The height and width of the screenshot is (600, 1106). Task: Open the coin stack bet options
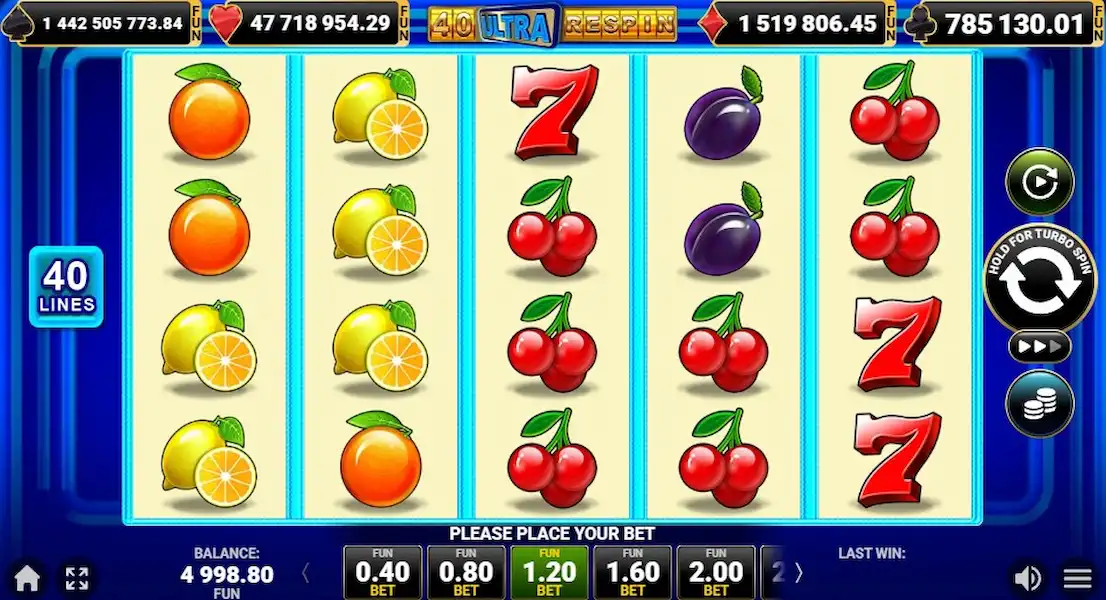tap(1040, 403)
